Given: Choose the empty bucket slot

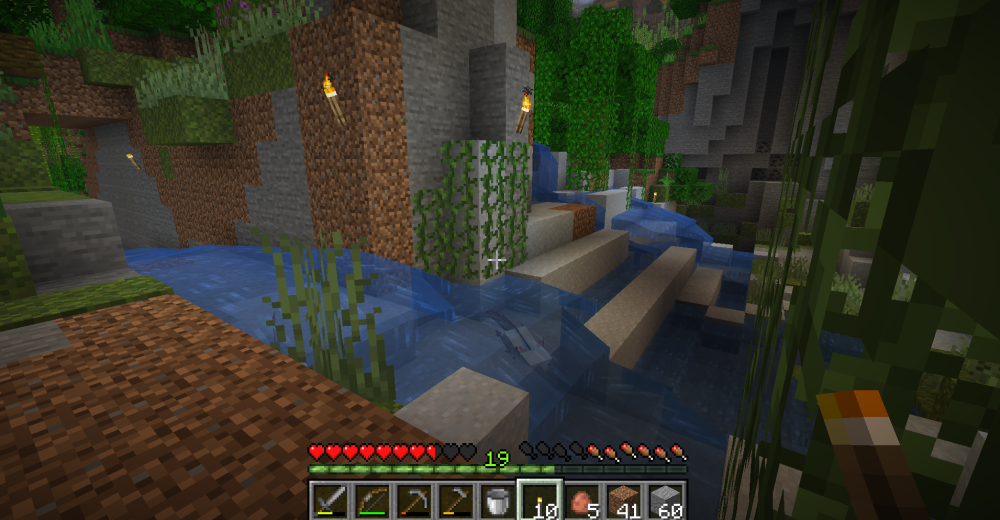Looking at the screenshot, I should tap(495, 499).
